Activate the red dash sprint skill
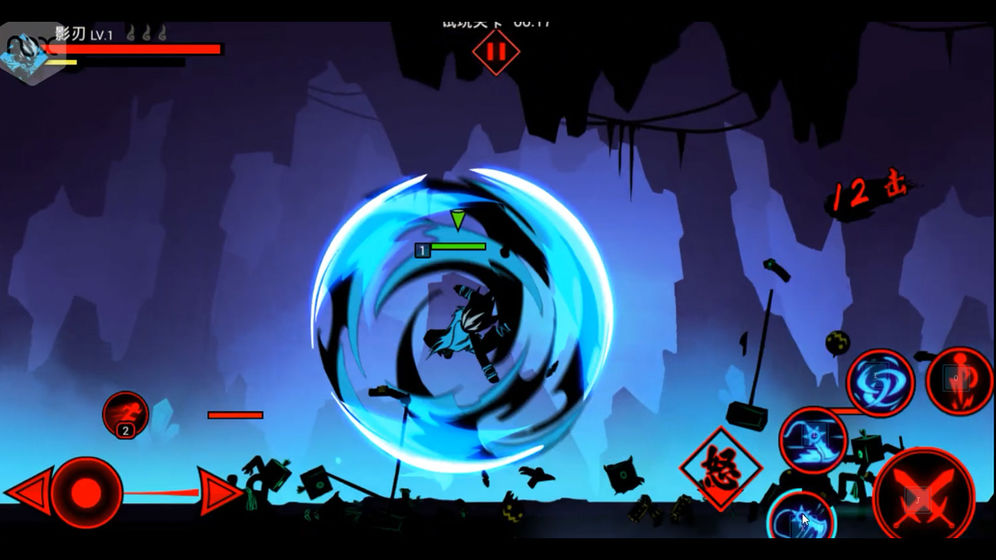996x560 pixels. (125, 413)
